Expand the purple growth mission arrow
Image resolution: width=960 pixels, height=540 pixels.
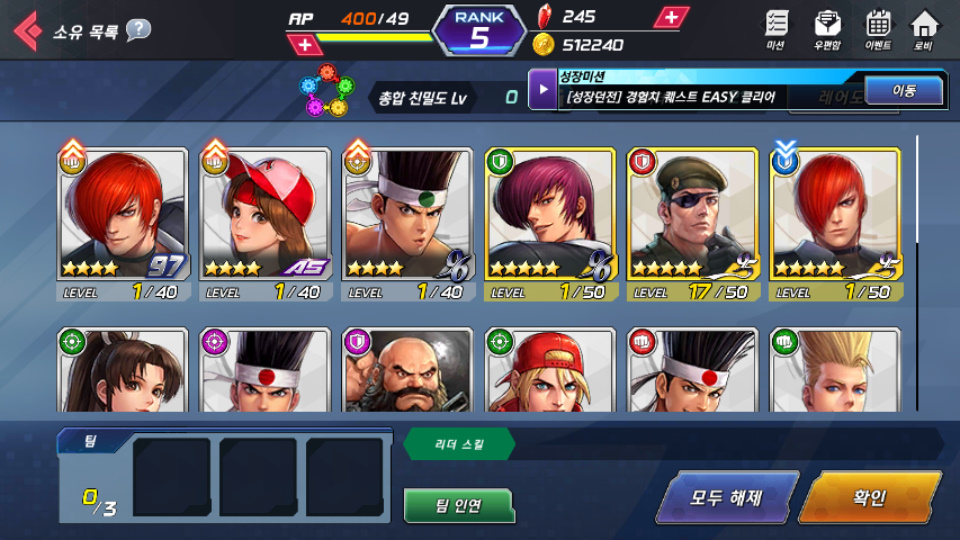542,90
